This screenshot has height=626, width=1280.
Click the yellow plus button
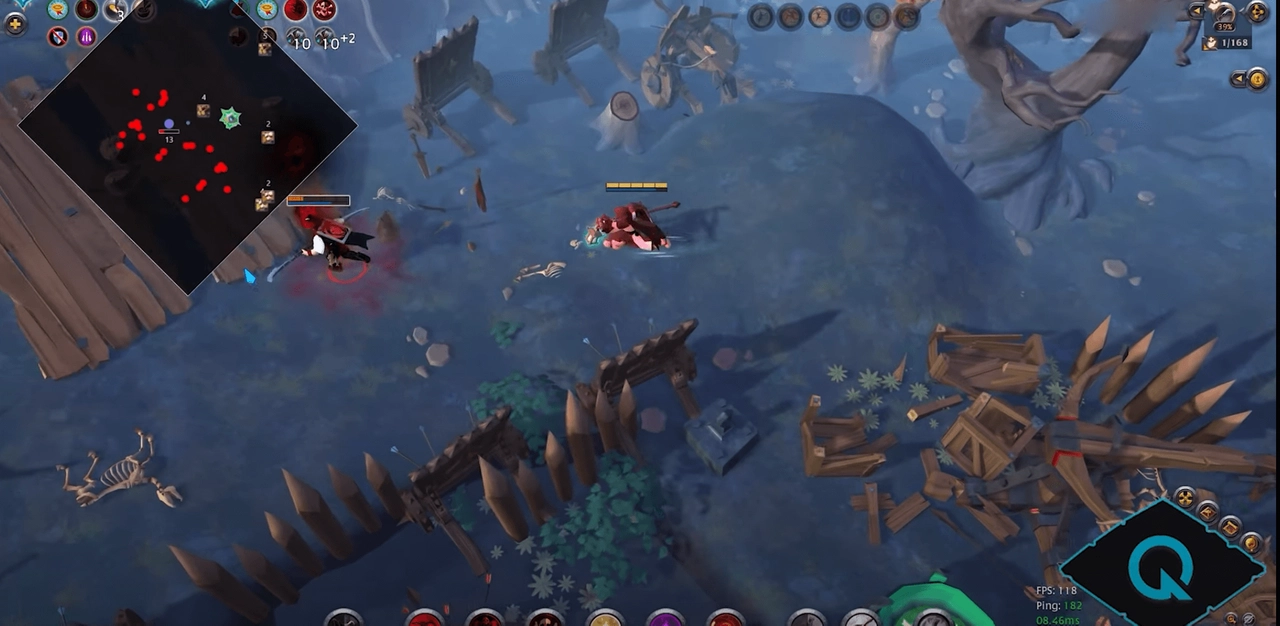pos(15,24)
